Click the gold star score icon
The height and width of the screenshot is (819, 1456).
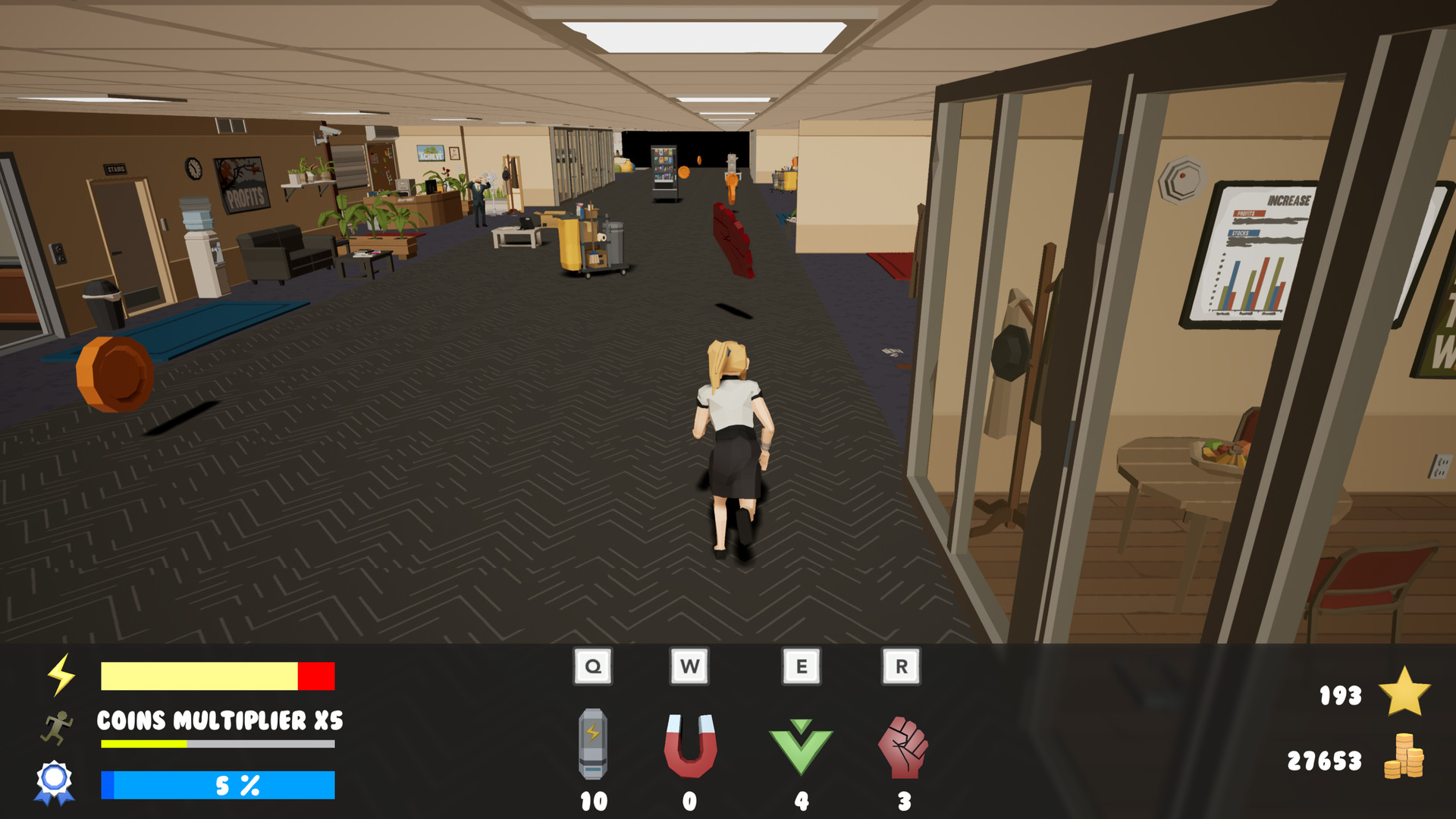(1404, 692)
